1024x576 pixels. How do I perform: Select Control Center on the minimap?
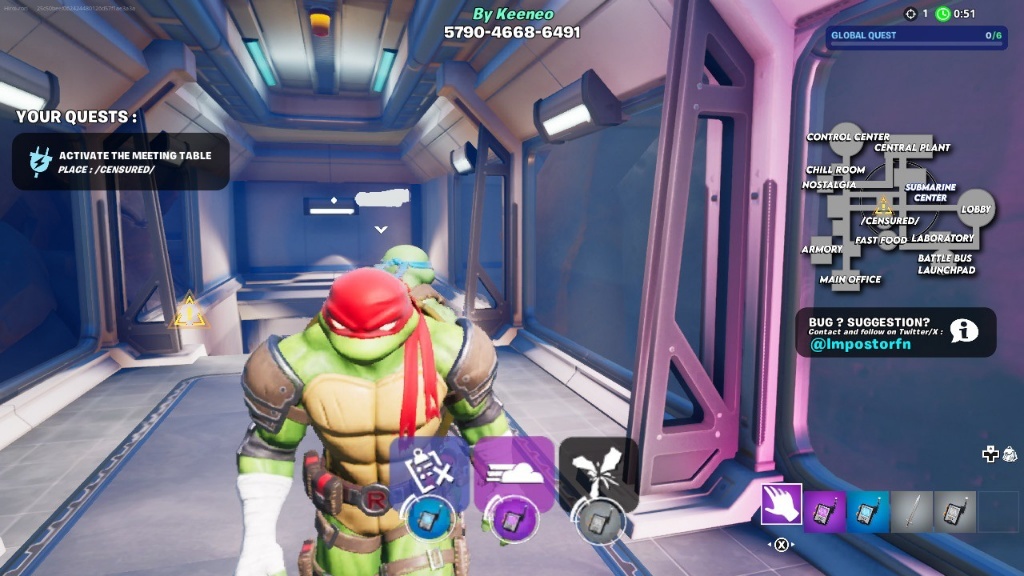point(848,137)
